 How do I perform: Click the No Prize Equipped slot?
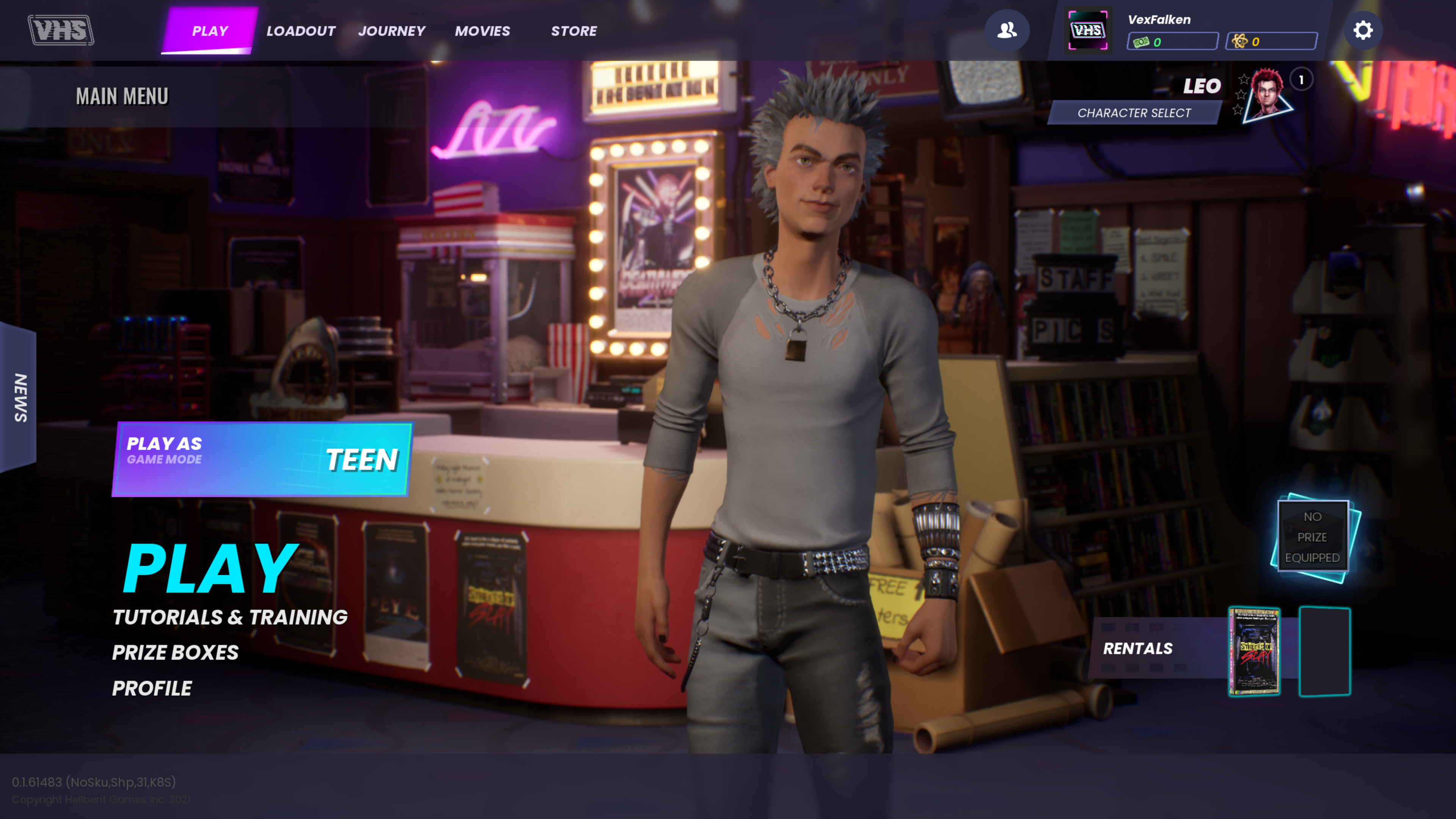(1312, 537)
